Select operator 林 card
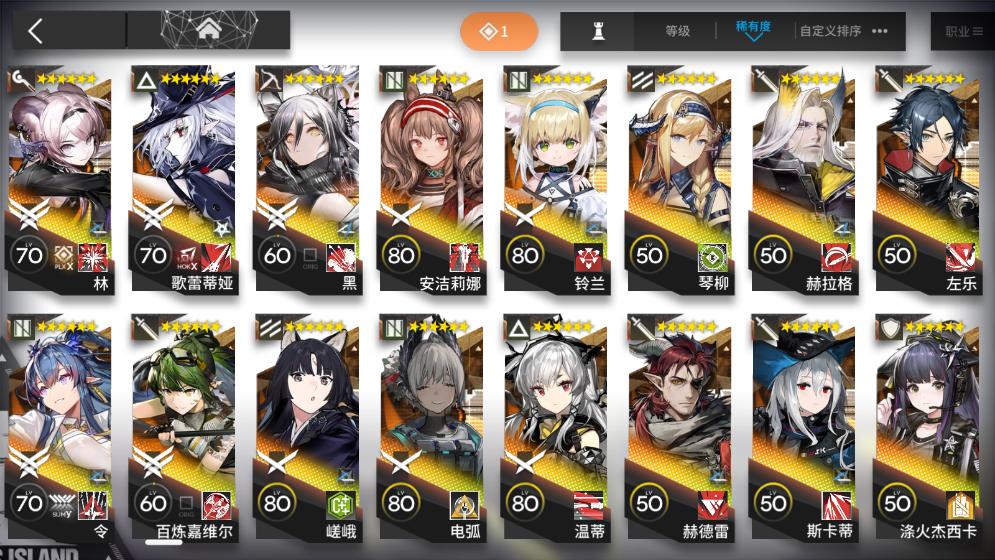Screen dimensions: 995x560 pos(60,180)
